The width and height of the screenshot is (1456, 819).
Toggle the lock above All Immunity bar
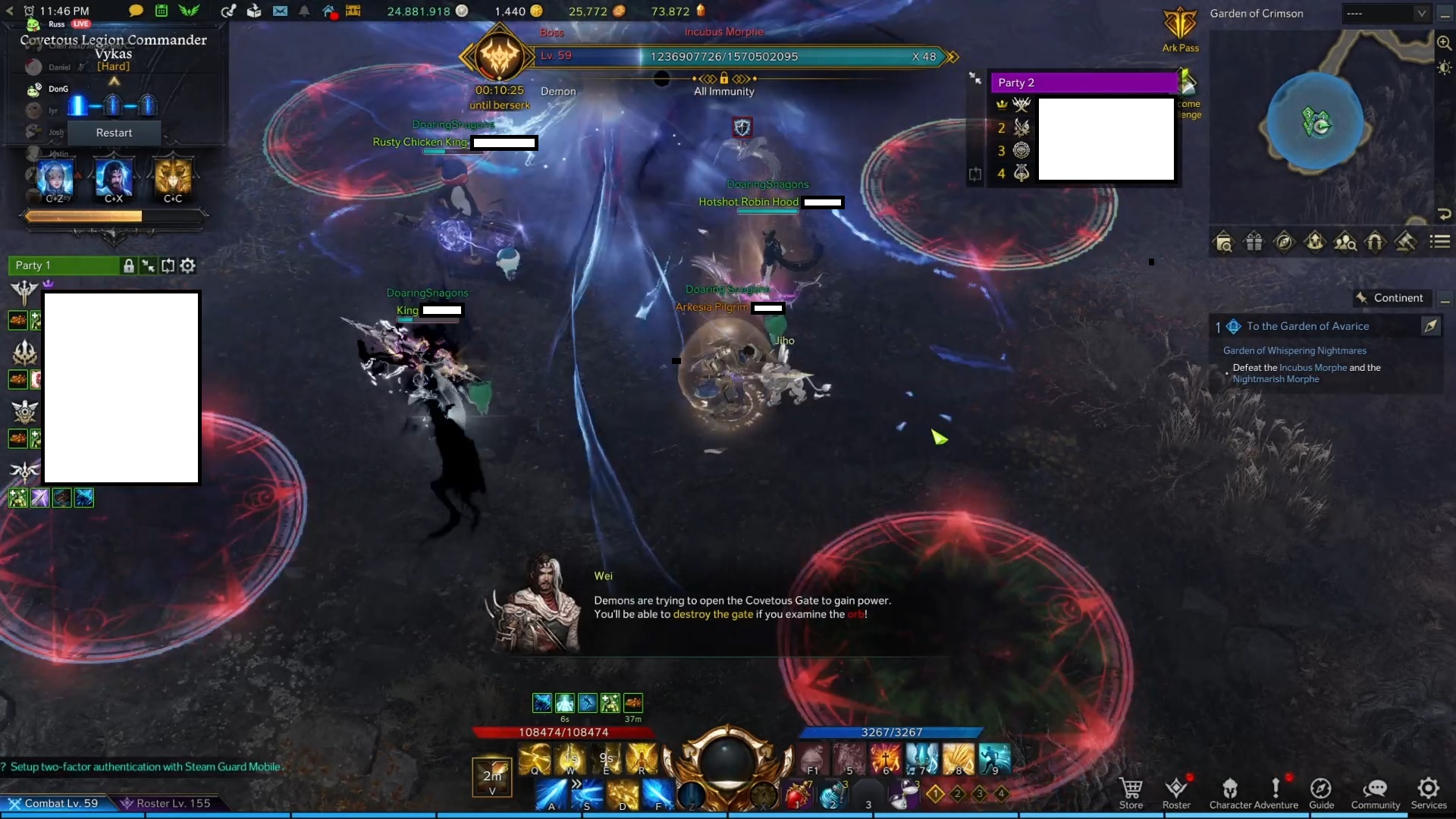724,78
